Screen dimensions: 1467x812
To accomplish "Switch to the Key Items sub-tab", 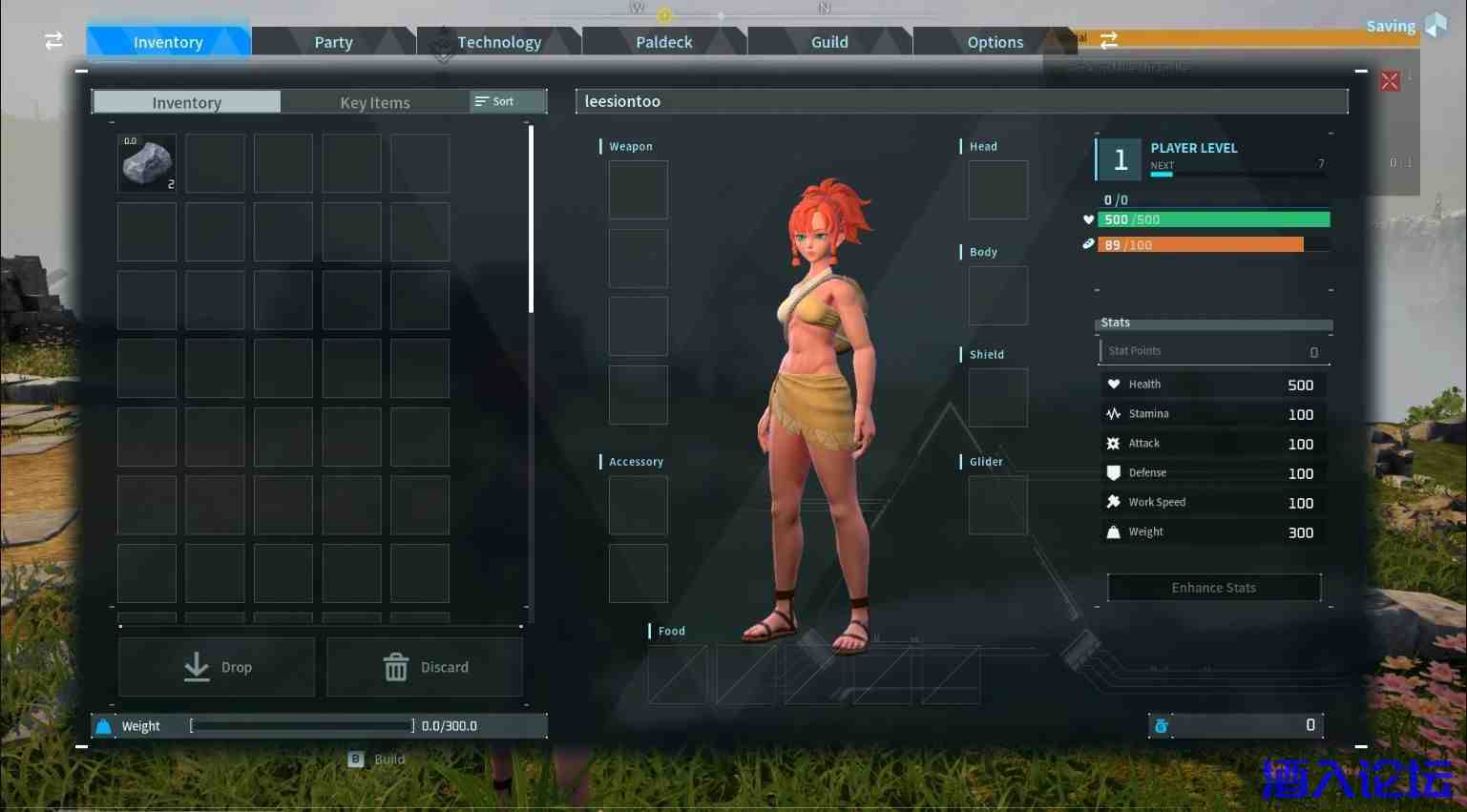I will [x=374, y=102].
